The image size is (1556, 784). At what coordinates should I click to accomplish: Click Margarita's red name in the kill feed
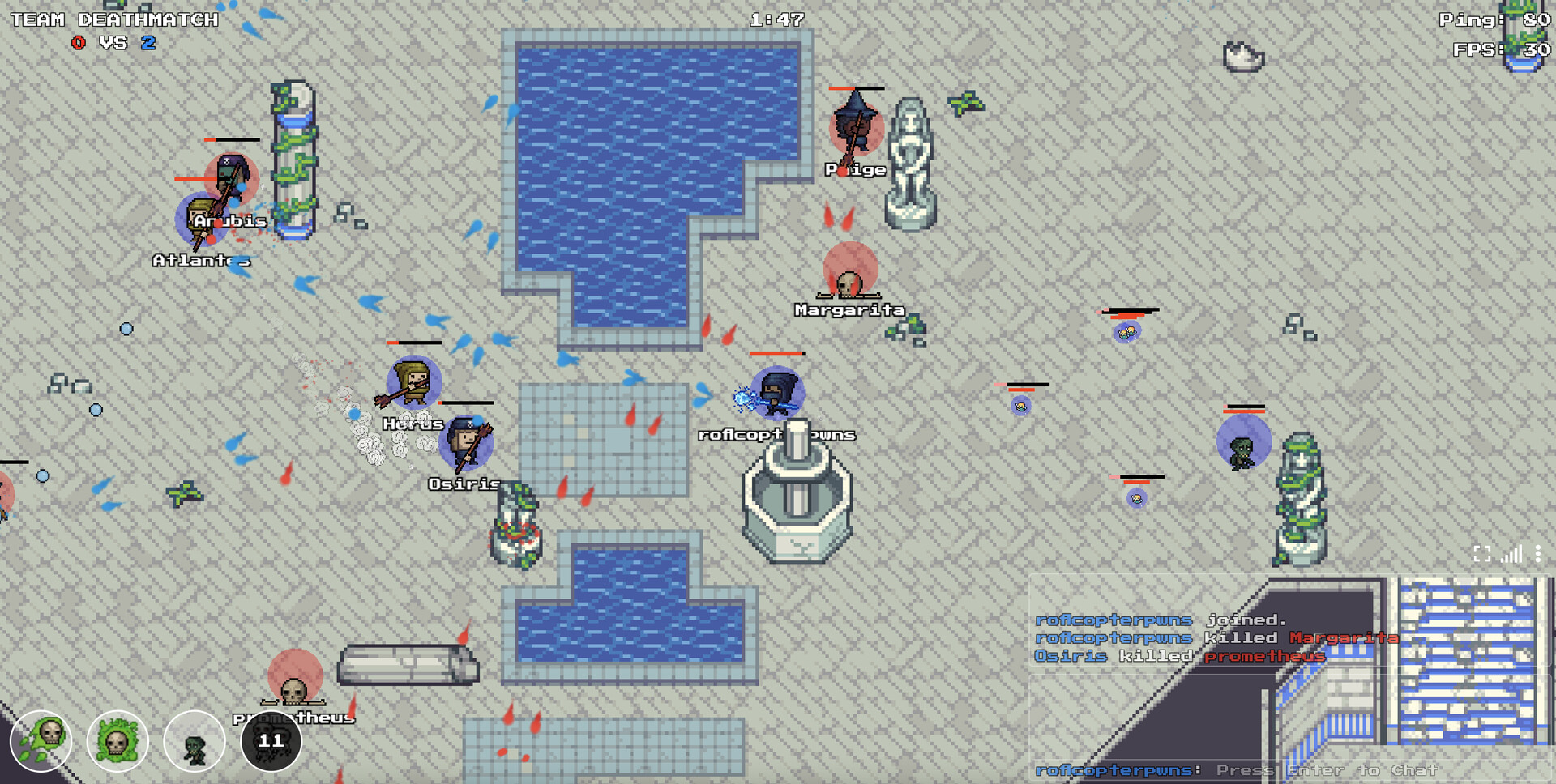pos(1345,637)
